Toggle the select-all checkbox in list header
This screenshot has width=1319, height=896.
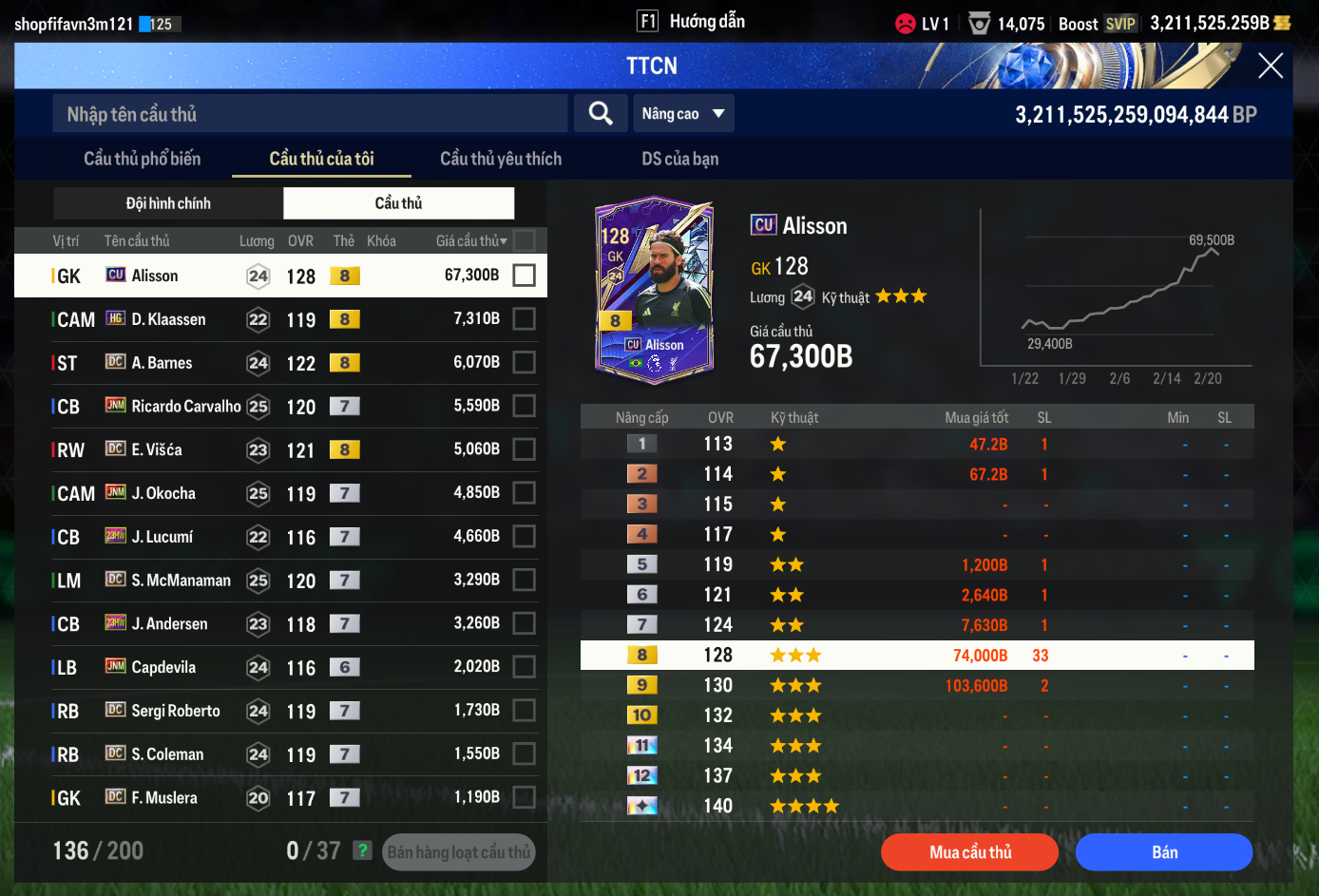[x=524, y=240]
